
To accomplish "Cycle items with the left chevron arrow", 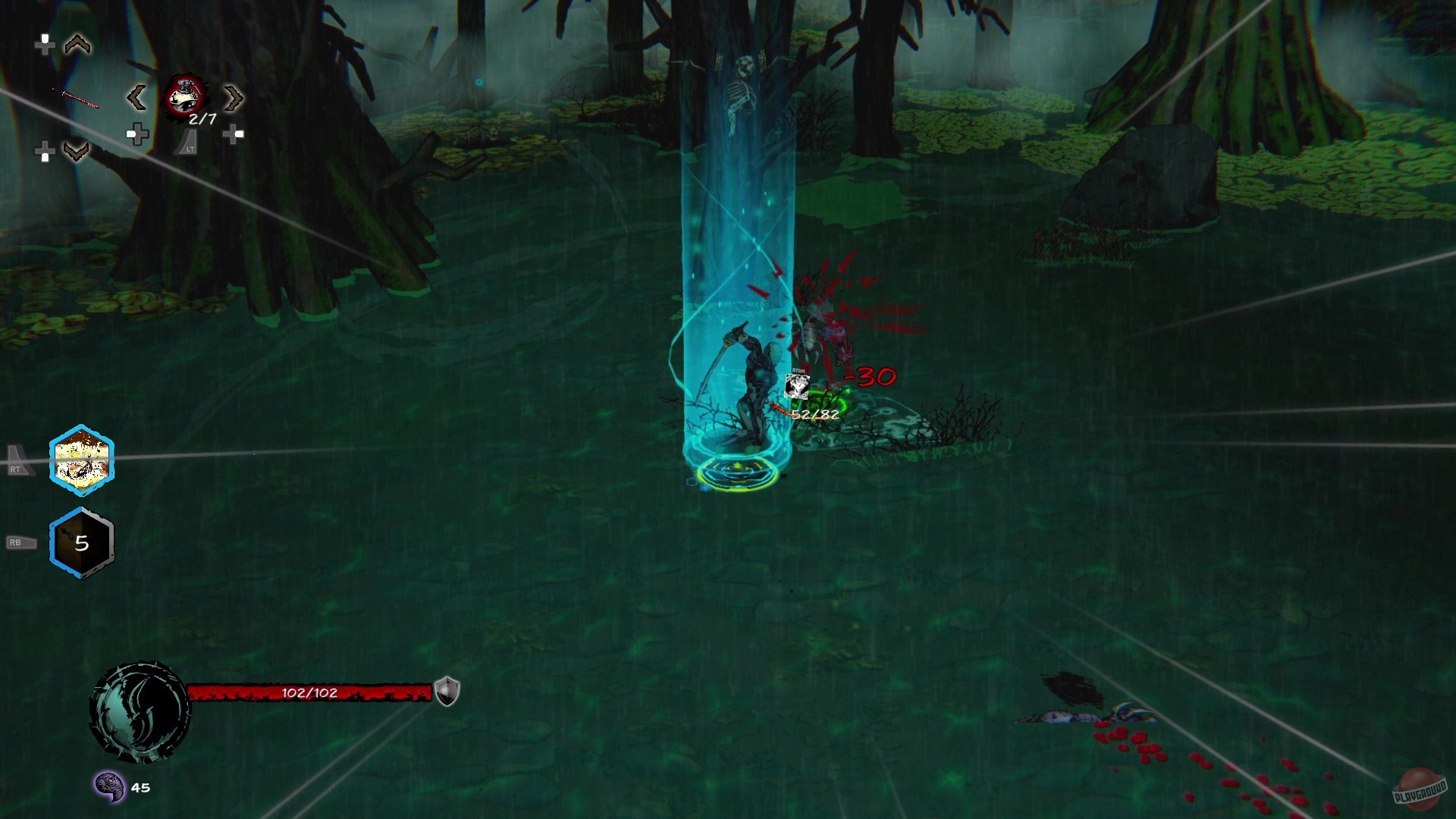I will coord(138,98).
